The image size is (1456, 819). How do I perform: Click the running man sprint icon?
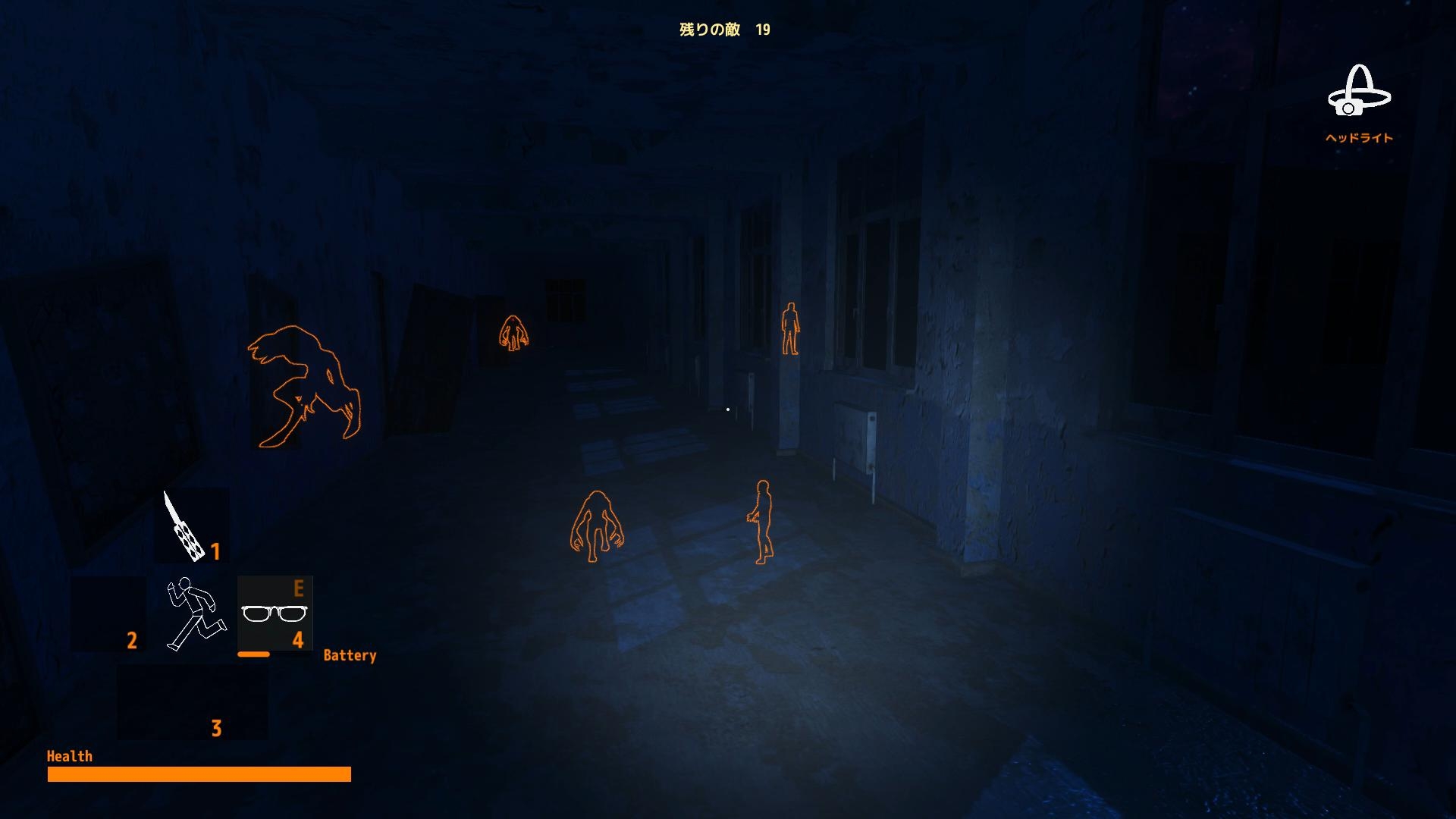pyautogui.click(x=194, y=613)
